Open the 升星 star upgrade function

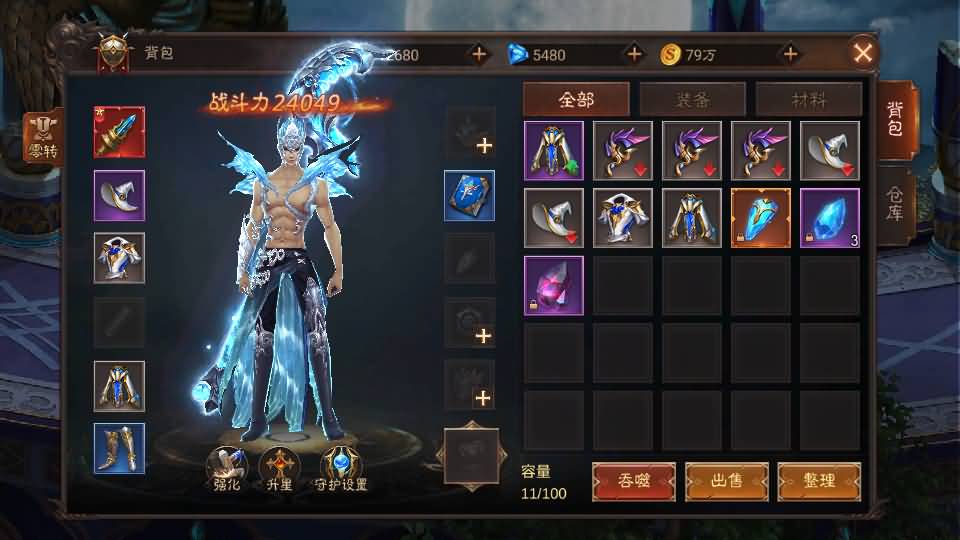pos(278,469)
